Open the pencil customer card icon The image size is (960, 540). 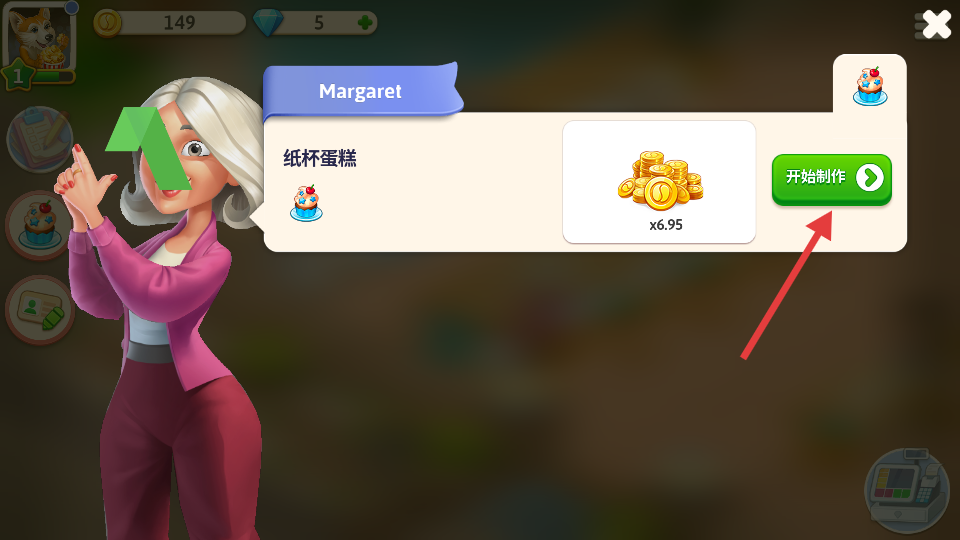(40, 310)
